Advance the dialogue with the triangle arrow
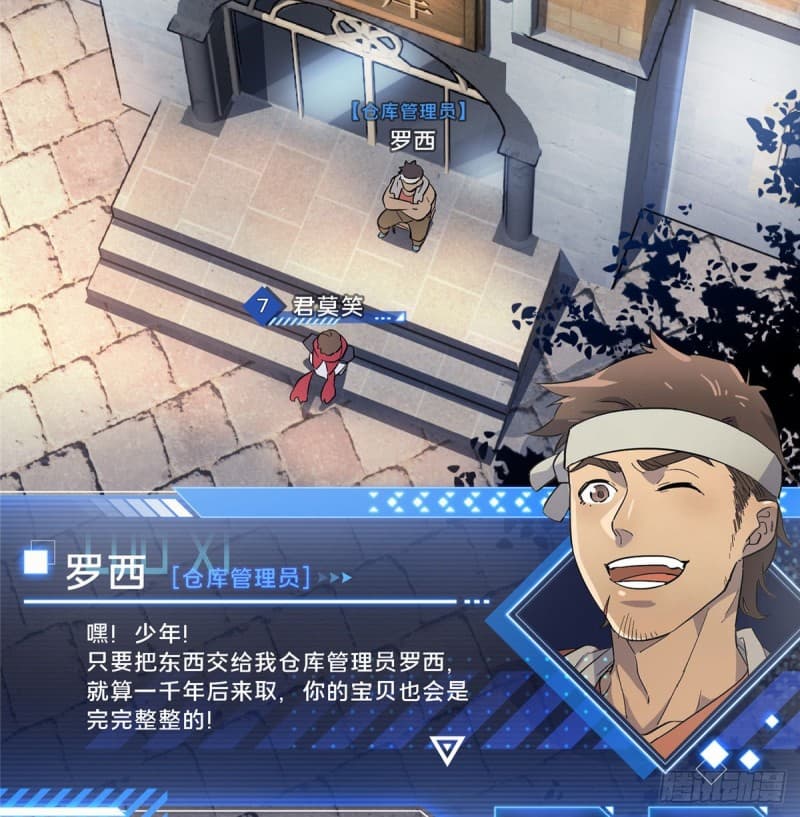The image size is (800, 817). point(444,748)
